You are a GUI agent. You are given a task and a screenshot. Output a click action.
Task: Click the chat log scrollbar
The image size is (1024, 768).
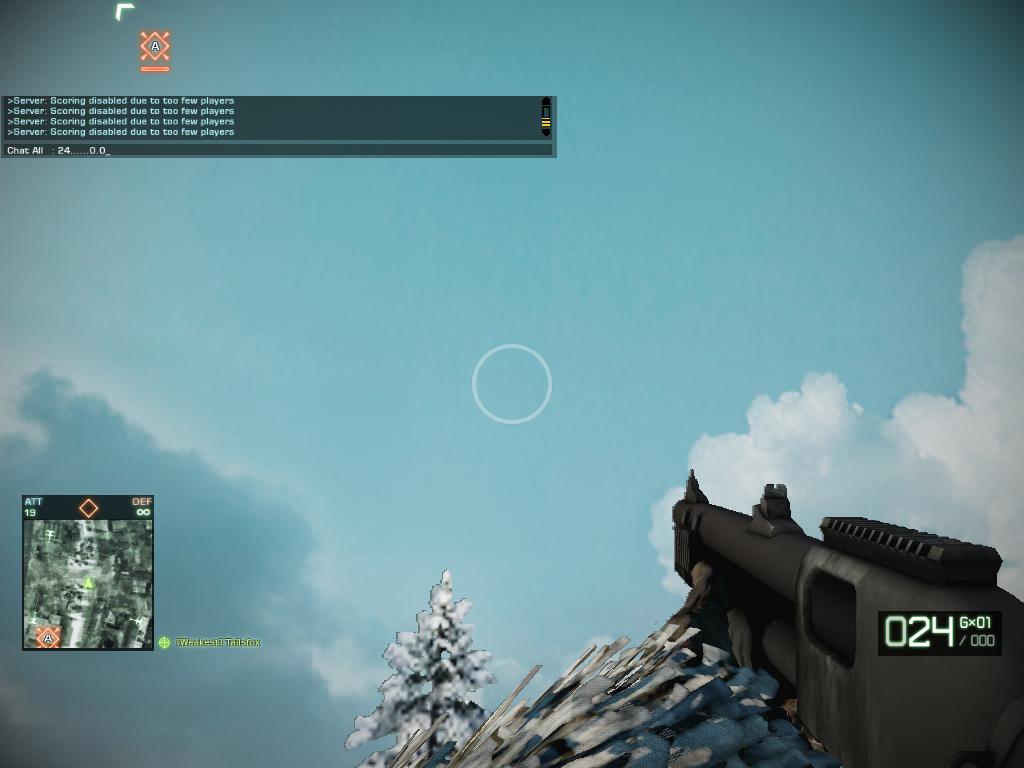tap(546, 117)
